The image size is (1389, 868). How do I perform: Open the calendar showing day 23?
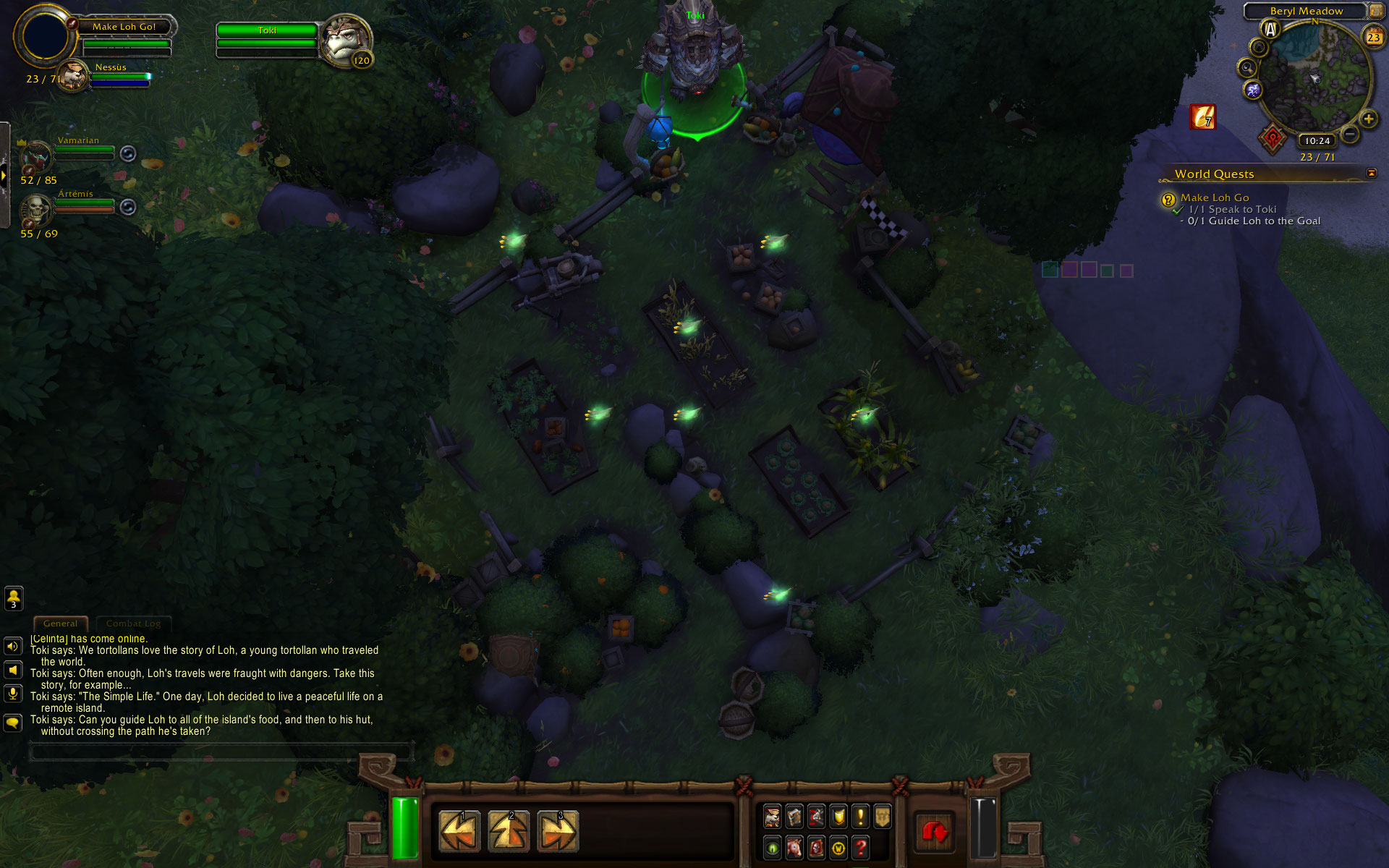pos(1373,37)
